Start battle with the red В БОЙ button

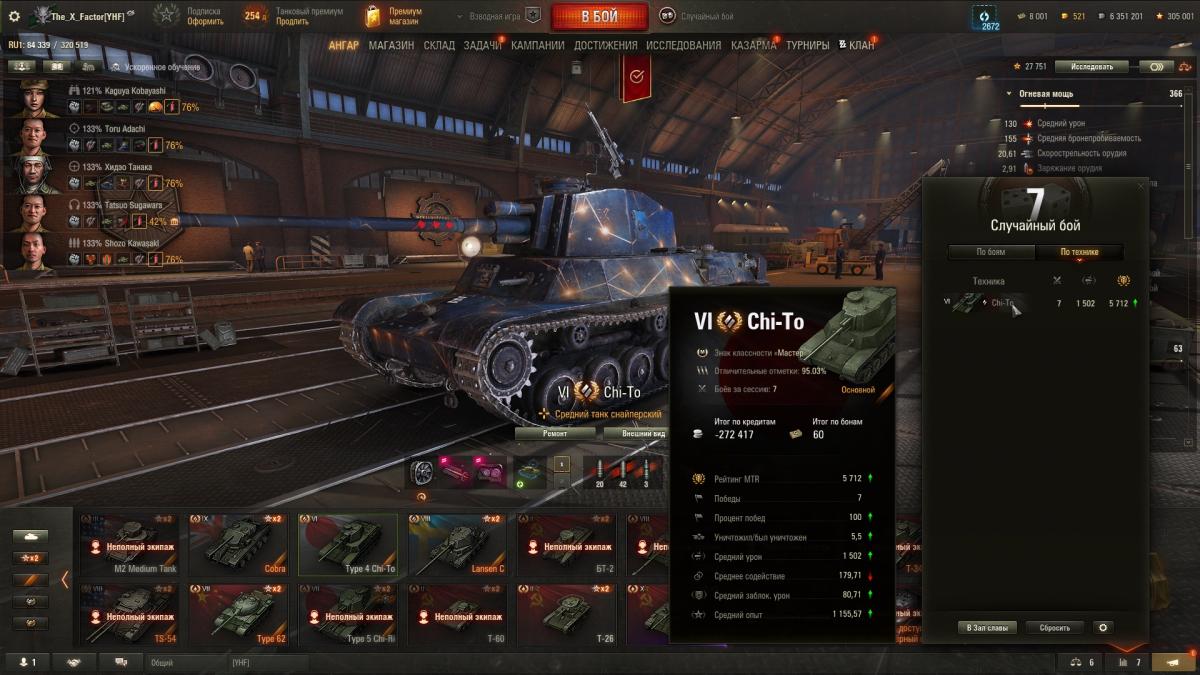click(600, 16)
